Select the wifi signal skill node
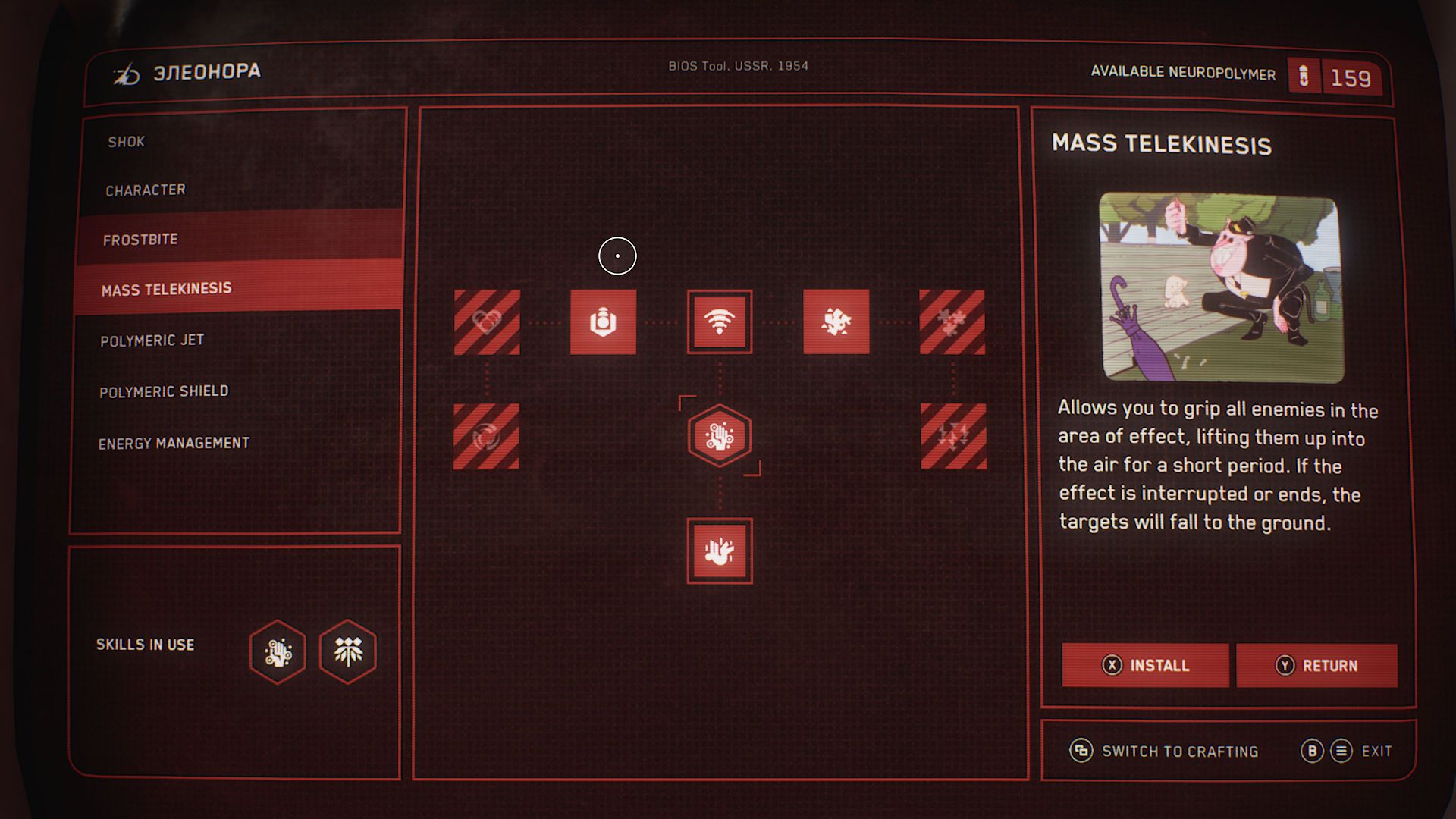Viewport: 1456px width, 819px height. pos(719,322)
